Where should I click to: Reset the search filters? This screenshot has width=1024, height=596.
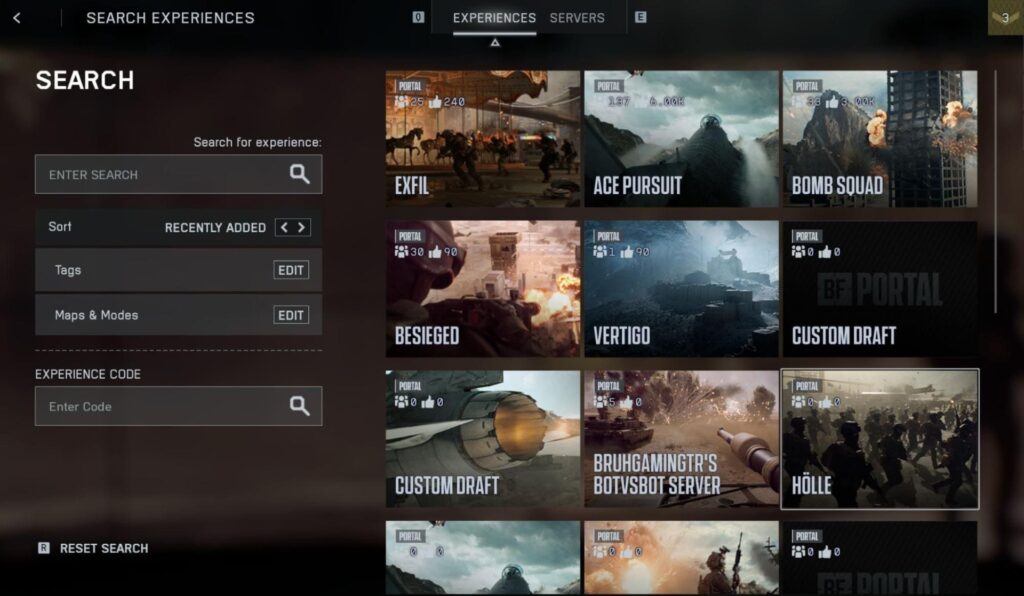103,548
